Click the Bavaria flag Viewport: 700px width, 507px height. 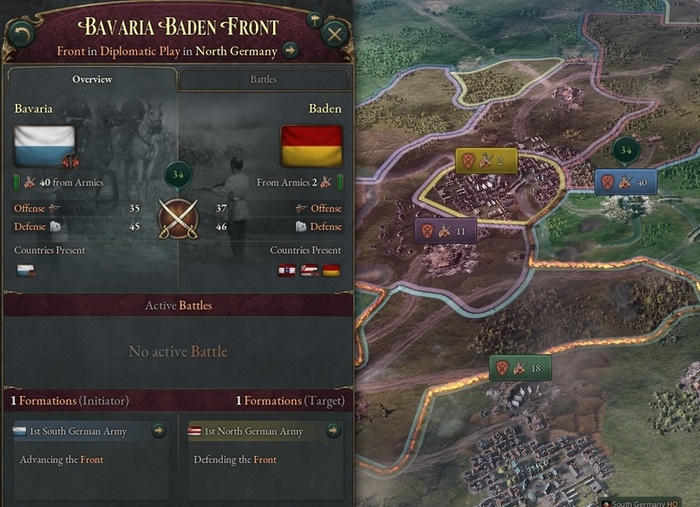point(45,146)
